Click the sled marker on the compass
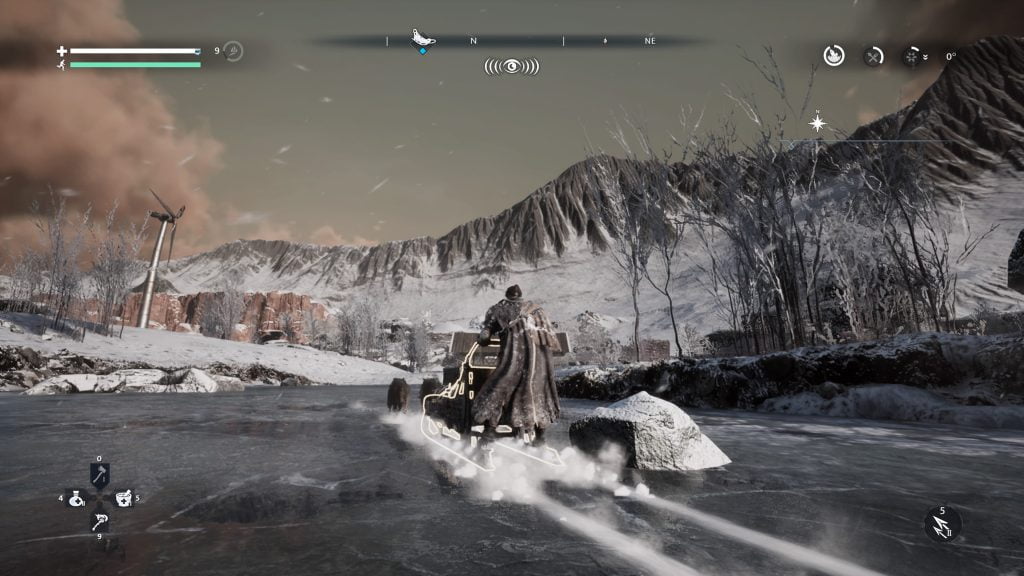This screenshot has width=1024, height=576. tap(423, 39)
